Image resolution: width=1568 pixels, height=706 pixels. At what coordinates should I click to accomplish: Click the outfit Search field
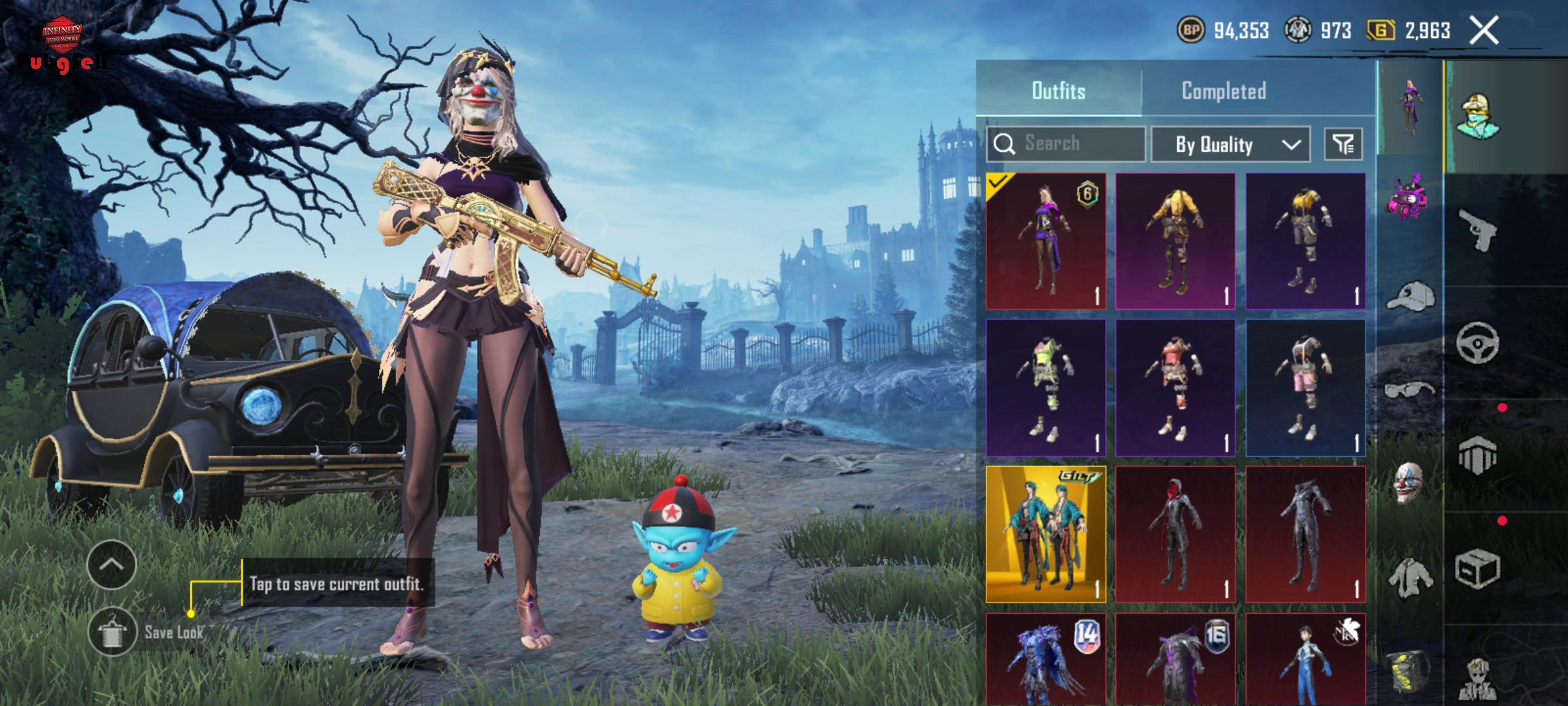[x=1066, y=144]
